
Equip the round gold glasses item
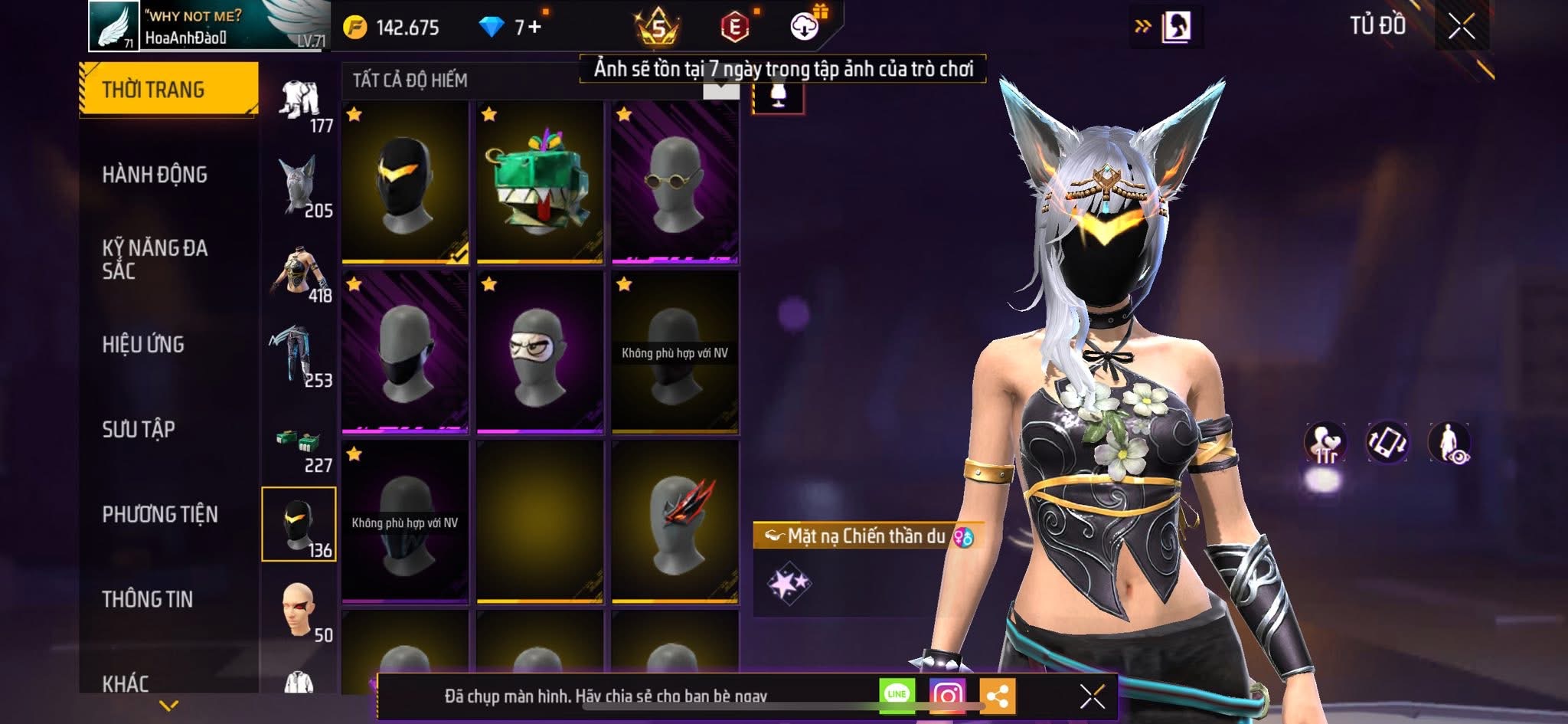click(675, 183)
